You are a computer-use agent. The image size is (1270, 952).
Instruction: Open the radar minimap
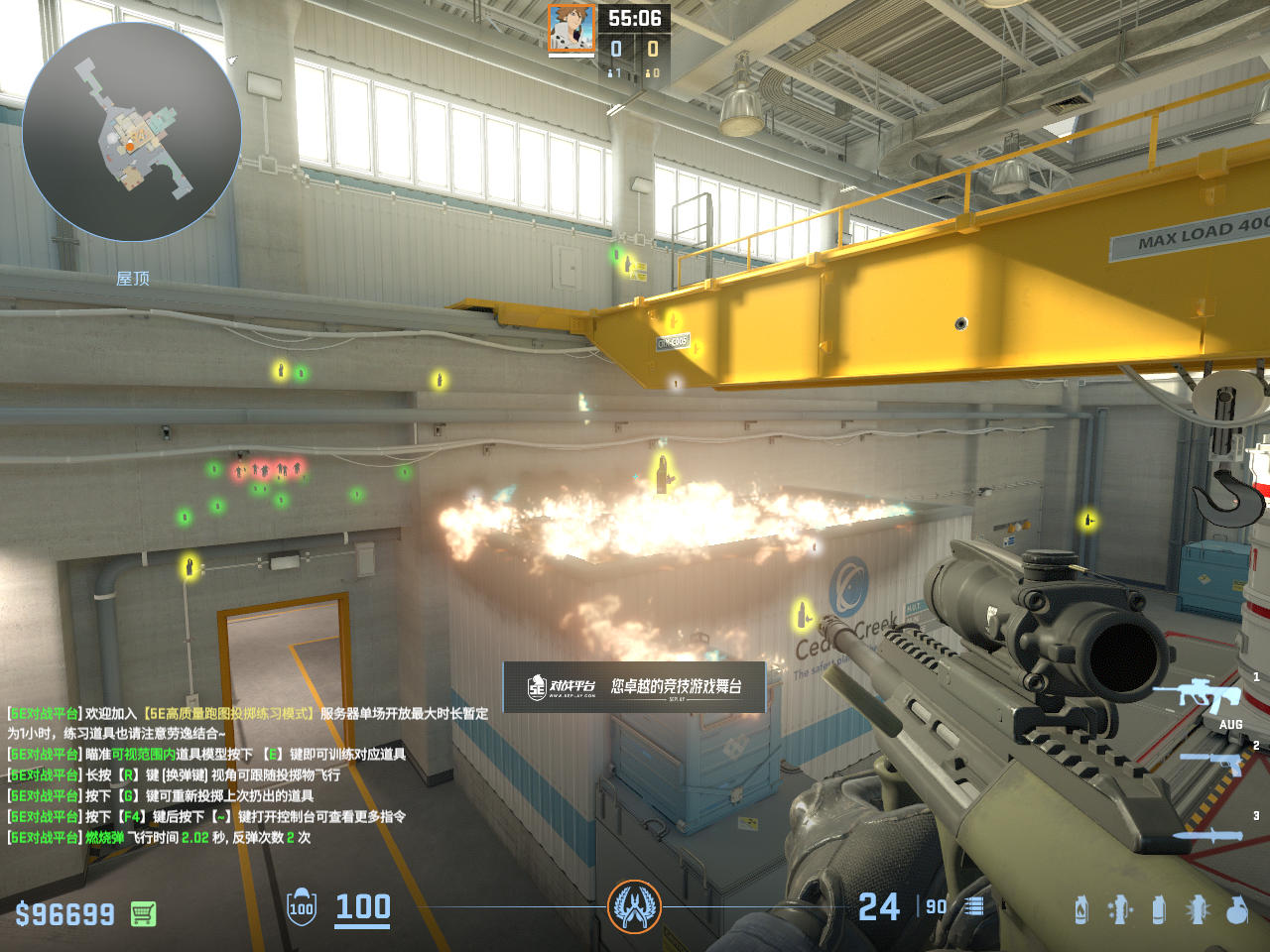coord(132,132)
